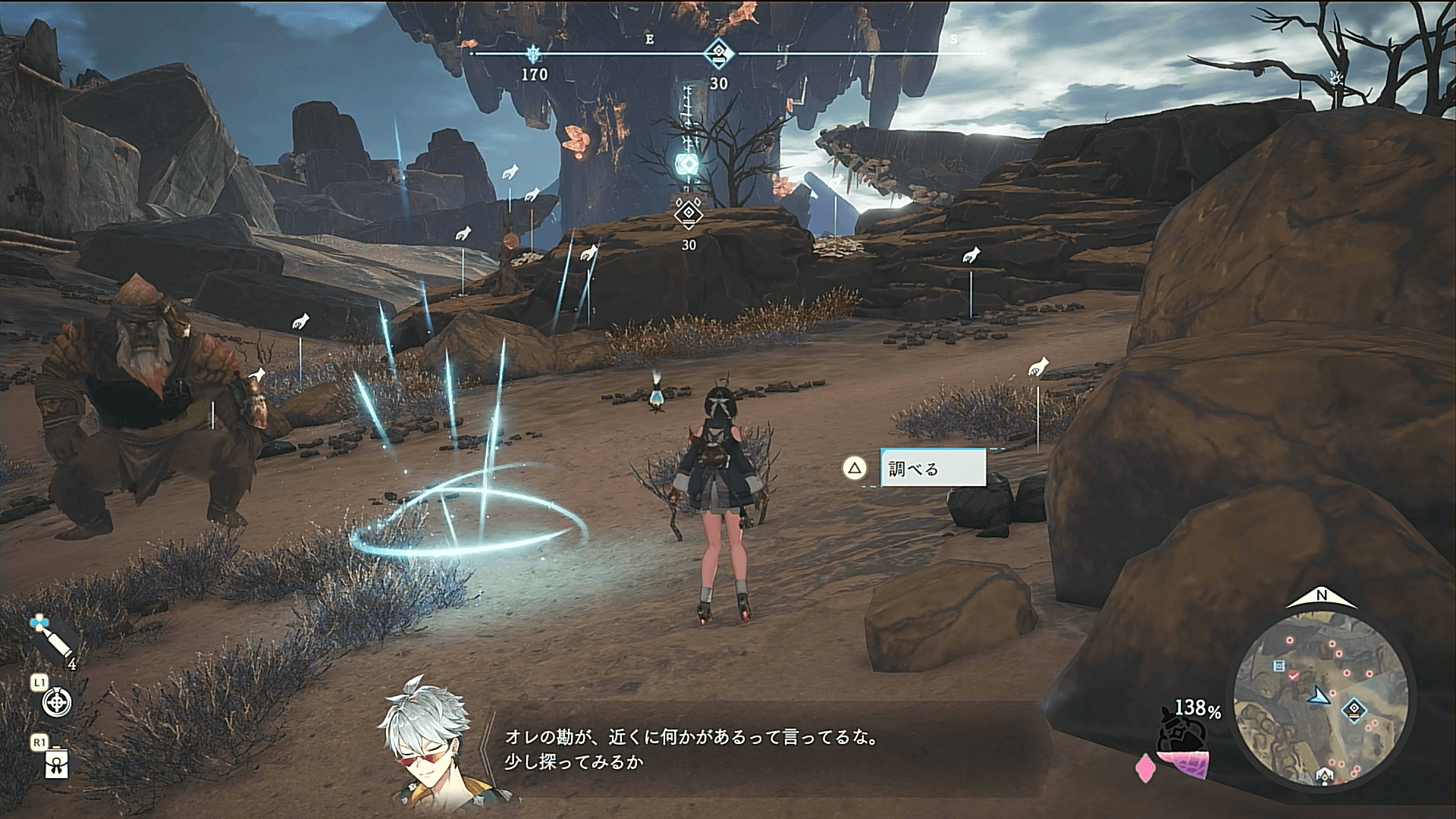Select the pink diamond gem icon
1456x819 pixels.
(1144, 767)
